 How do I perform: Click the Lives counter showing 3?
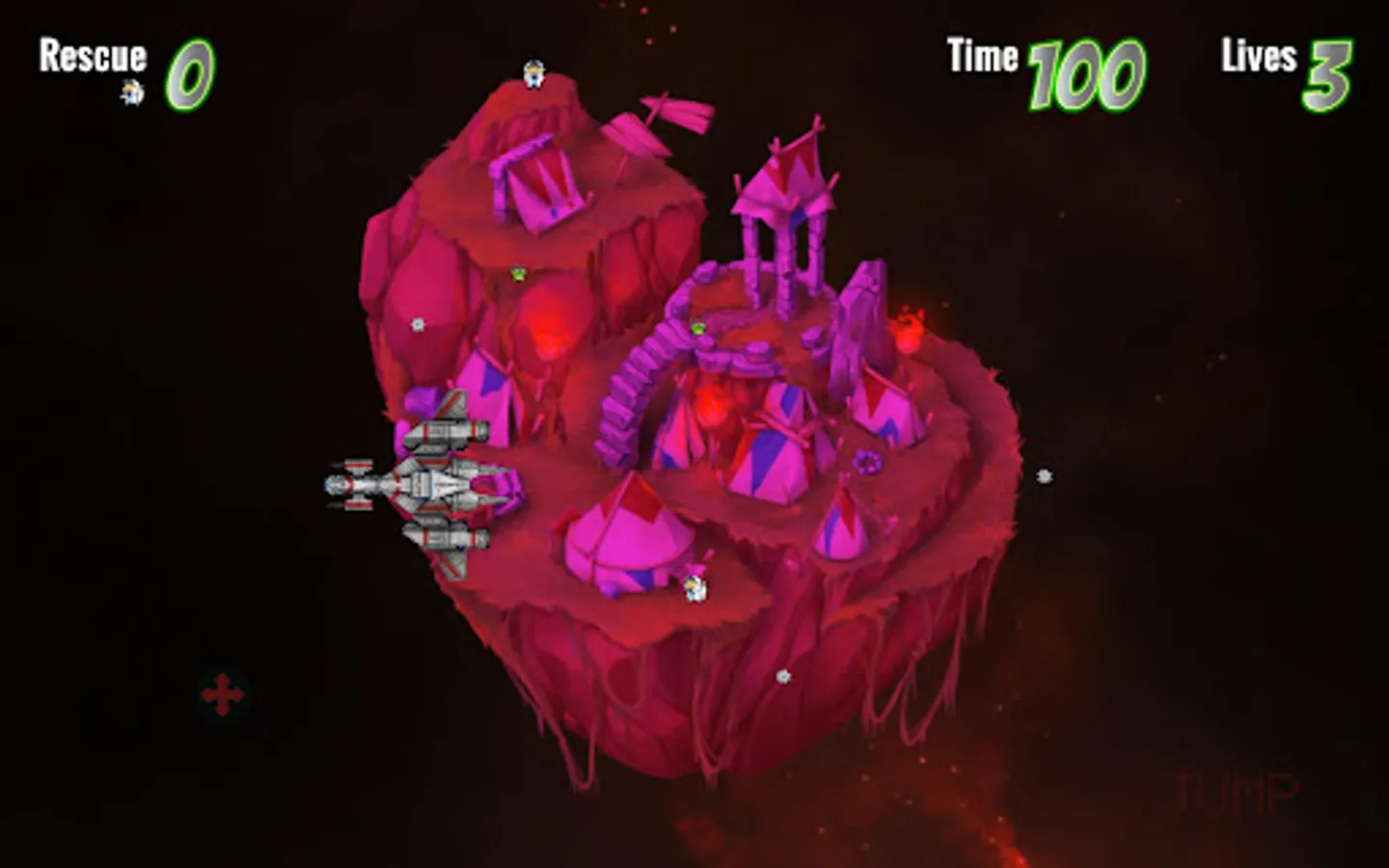click(x=1334, y=72)
